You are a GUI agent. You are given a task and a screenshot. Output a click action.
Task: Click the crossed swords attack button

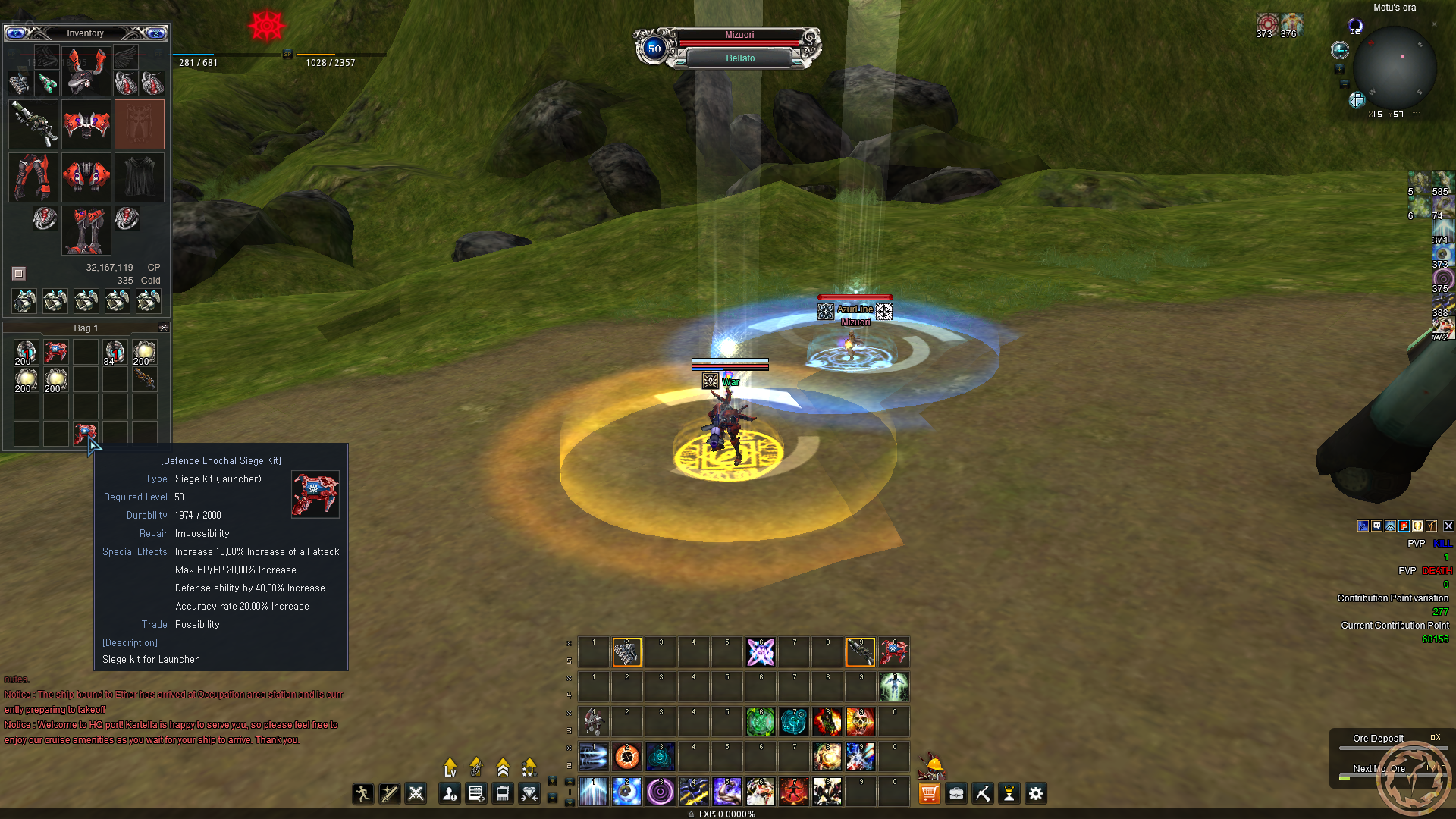[416, 793]
